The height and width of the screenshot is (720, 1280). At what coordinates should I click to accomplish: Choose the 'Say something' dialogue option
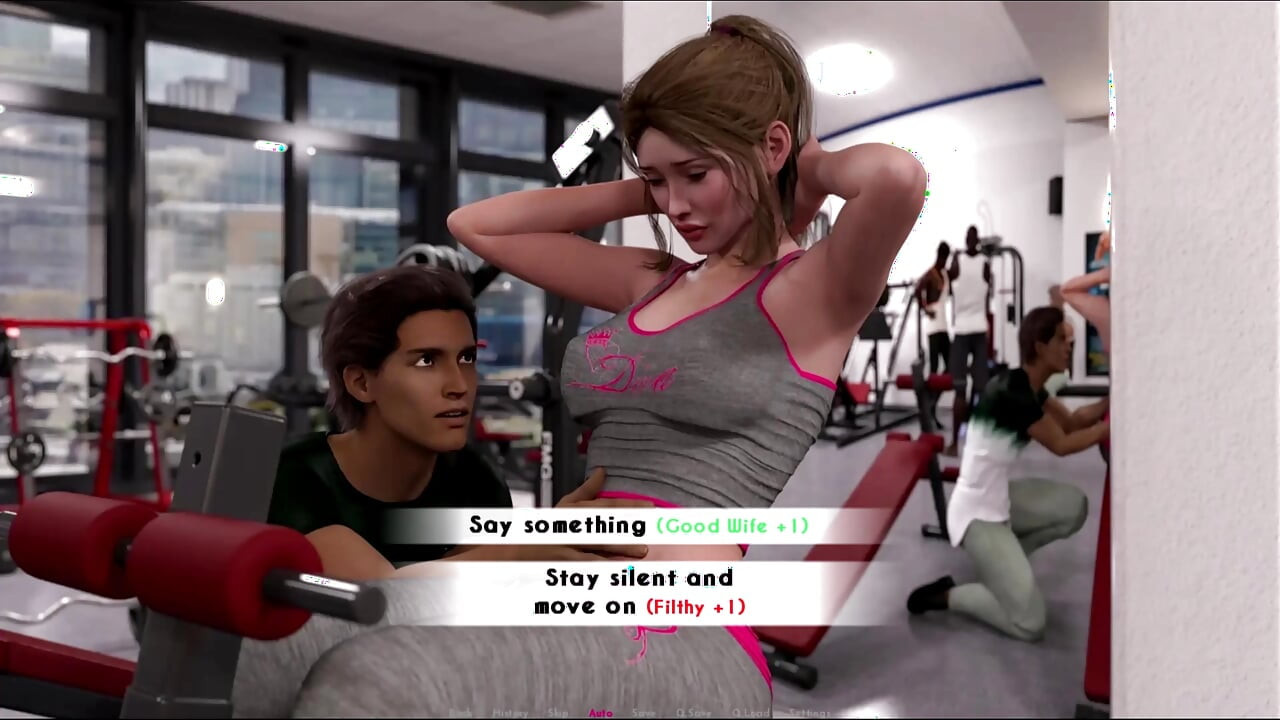[638, 525]
